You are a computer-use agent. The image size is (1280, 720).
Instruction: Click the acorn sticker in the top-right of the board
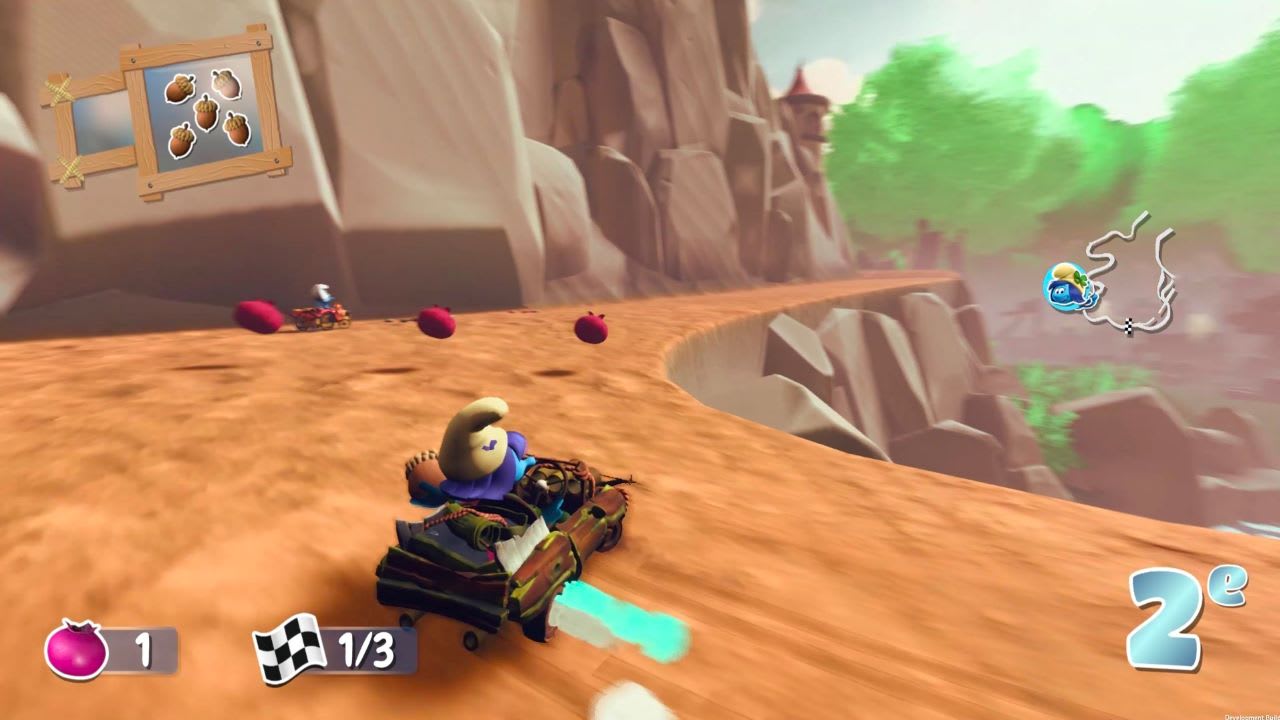pyautogui.click(x=225, y=84)
